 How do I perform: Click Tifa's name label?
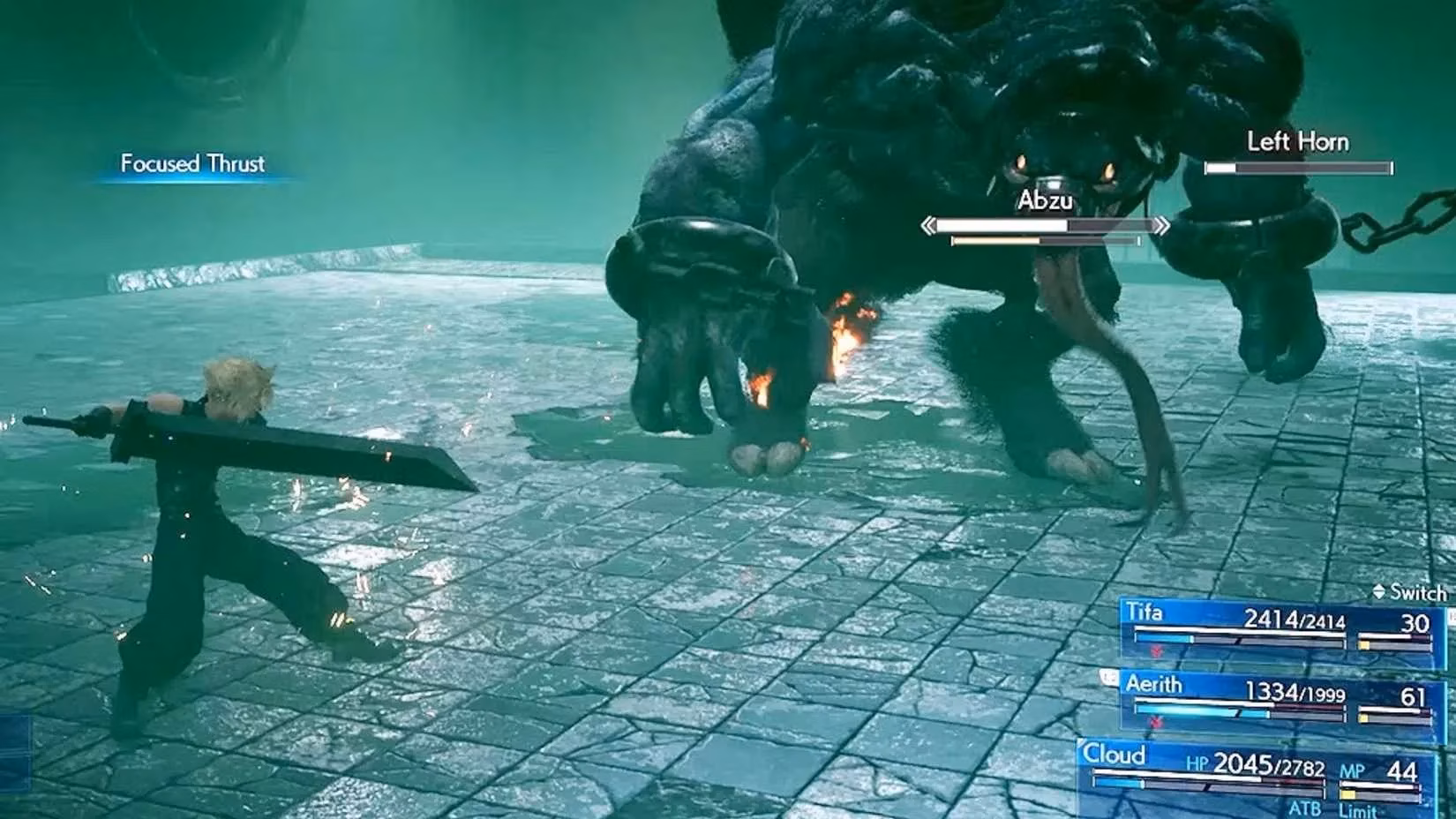(x=1145, y=612)
